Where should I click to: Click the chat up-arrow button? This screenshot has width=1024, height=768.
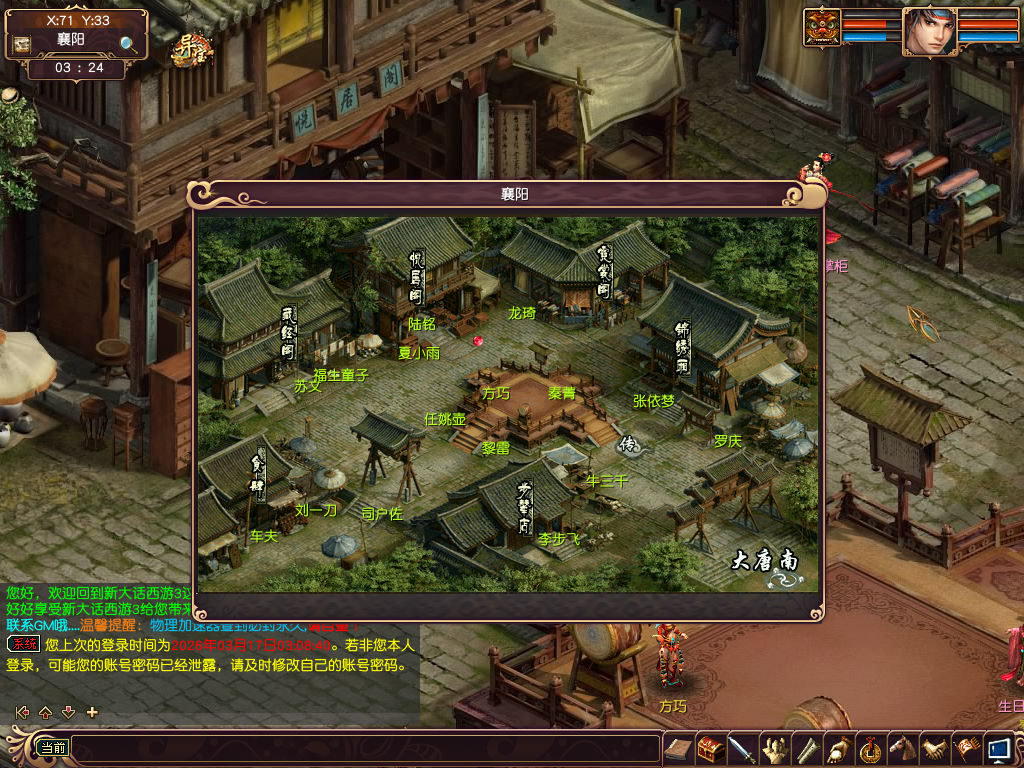pos(45,712)
